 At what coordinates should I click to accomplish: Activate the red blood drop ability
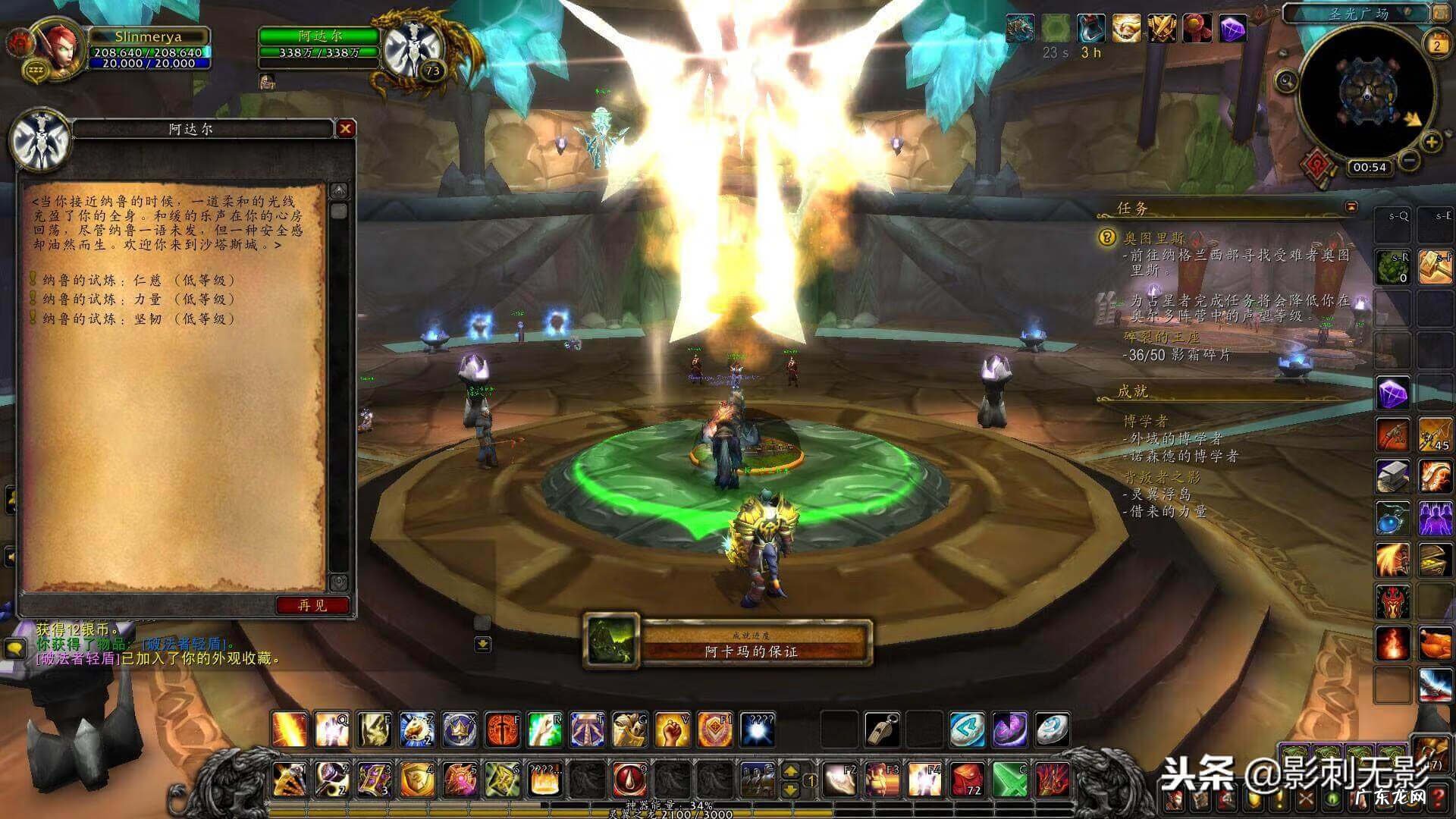pos(629,777)
